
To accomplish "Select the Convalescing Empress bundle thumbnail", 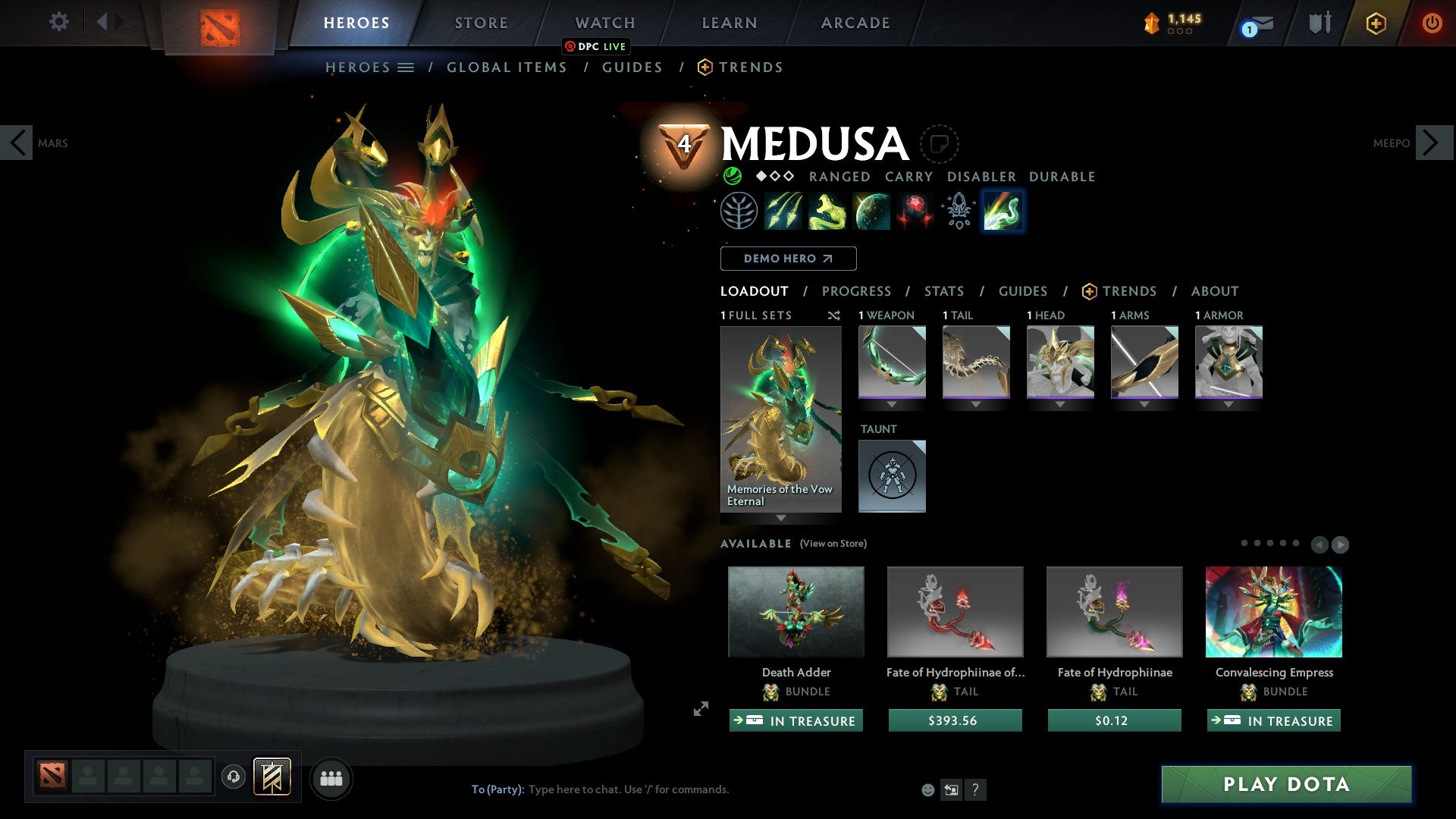I will pos(1273,611).
